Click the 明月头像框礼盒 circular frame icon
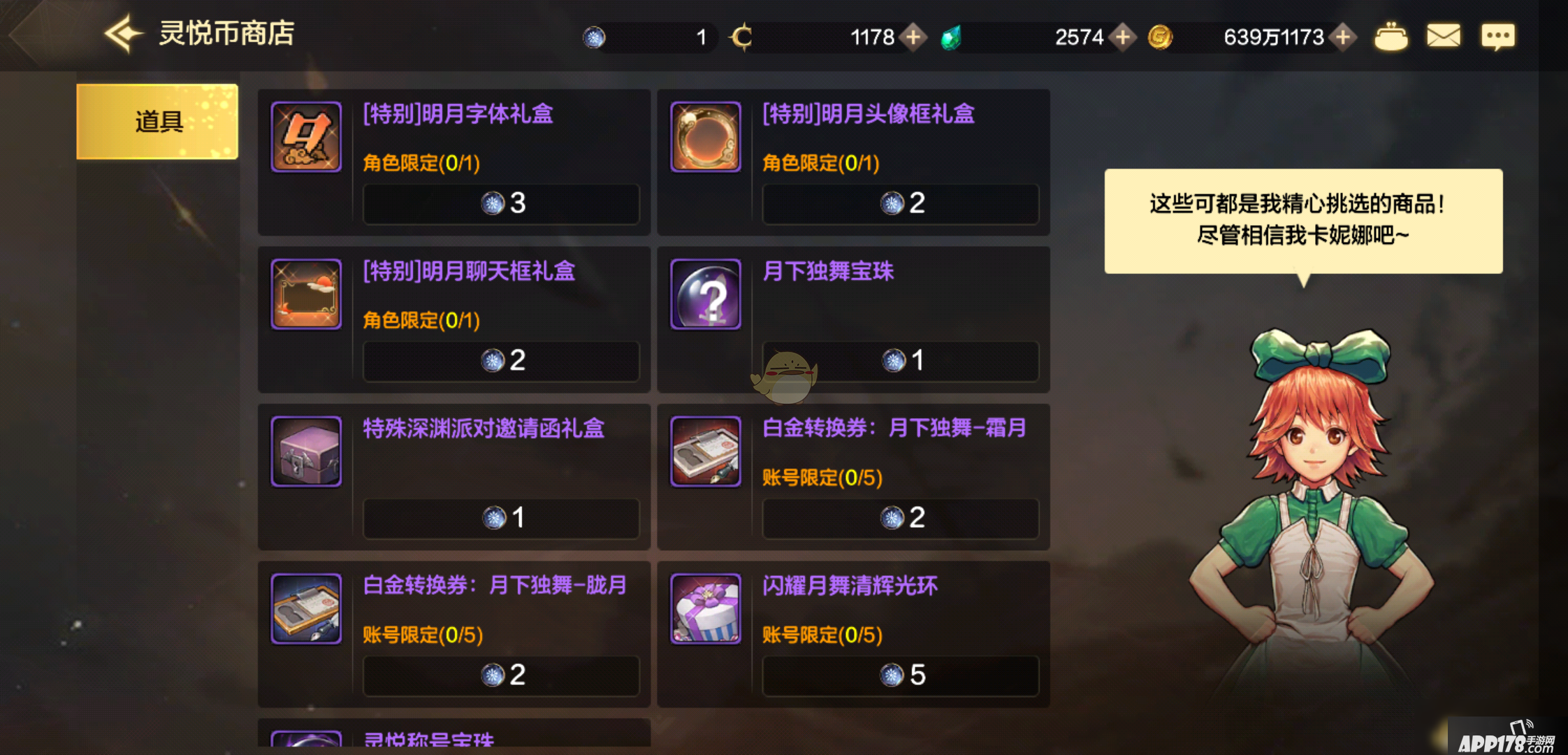Viewport: 1568px width, 755px height. [x=705, y=137]
